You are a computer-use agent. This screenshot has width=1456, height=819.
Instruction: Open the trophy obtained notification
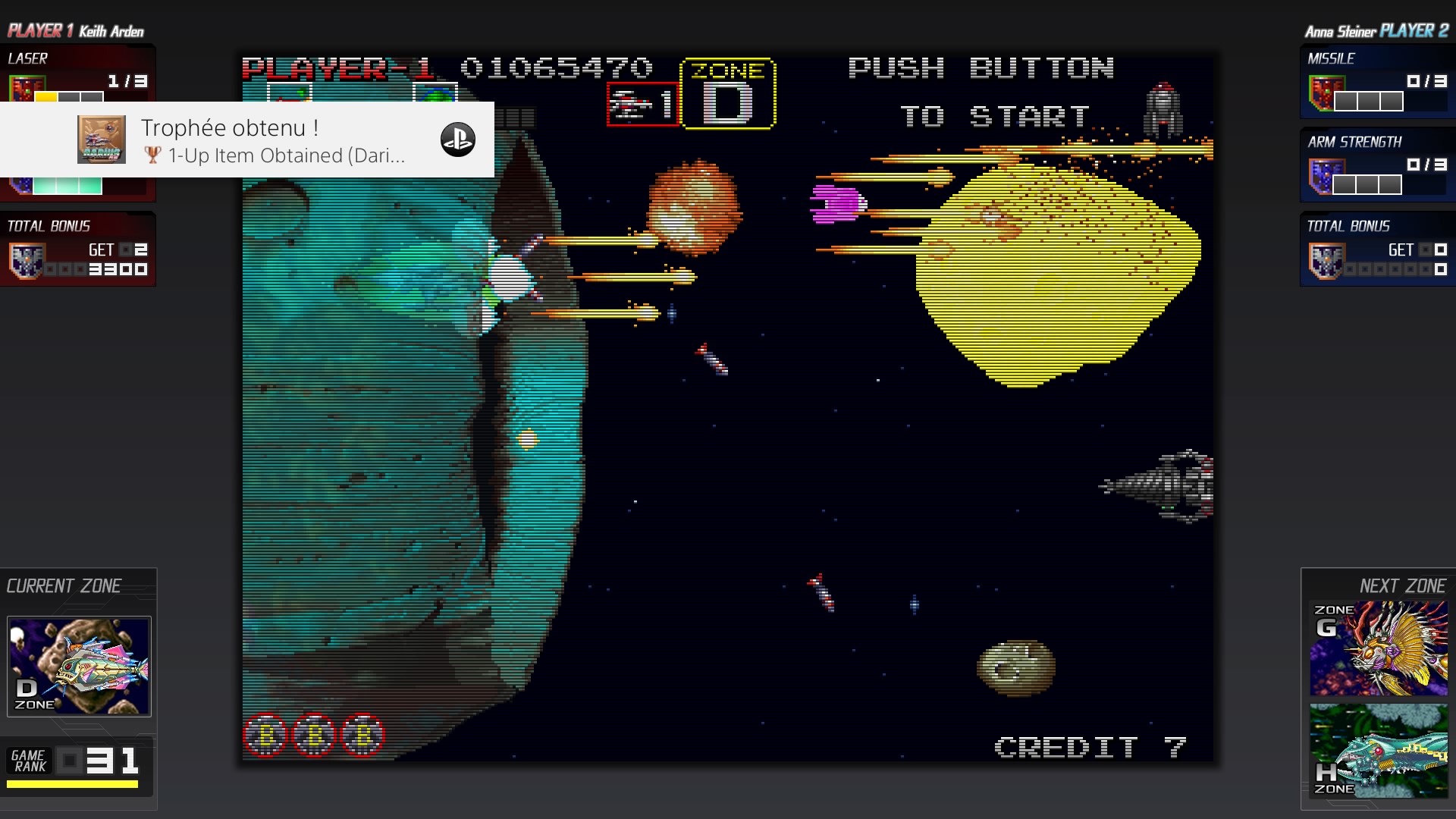click(x=273, y=140)
